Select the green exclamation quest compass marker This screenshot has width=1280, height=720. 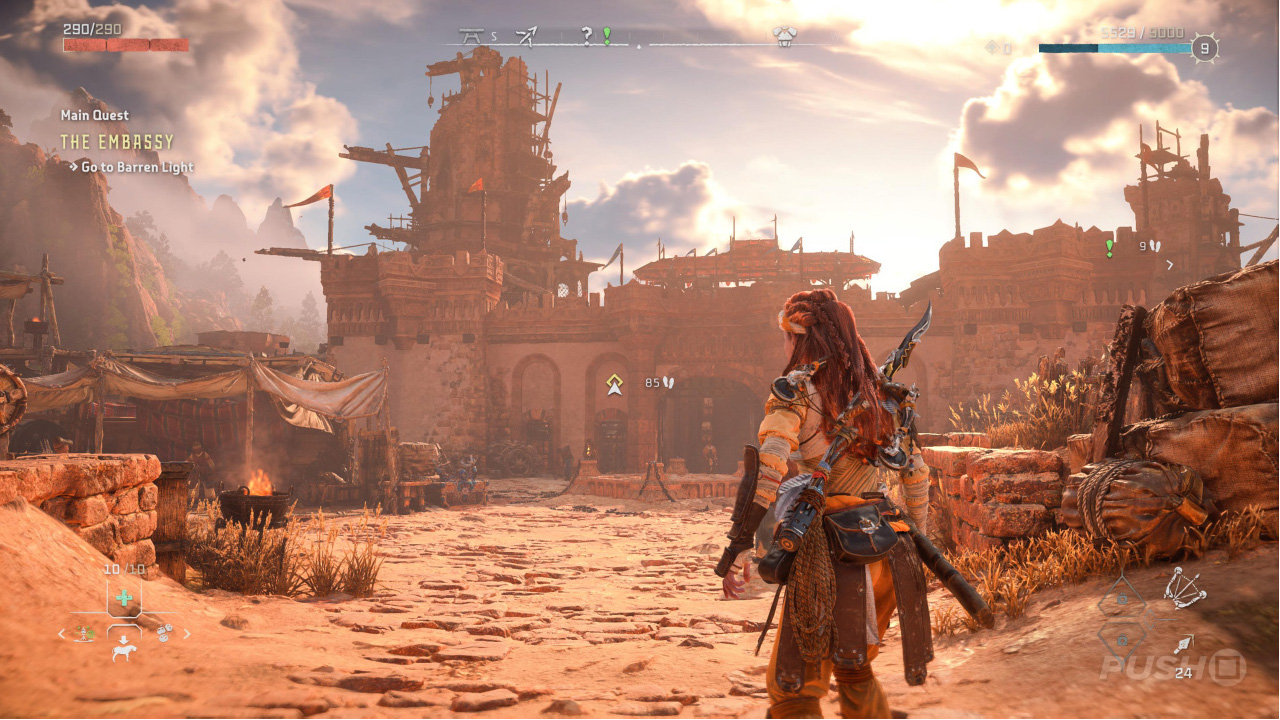[606, 36]
